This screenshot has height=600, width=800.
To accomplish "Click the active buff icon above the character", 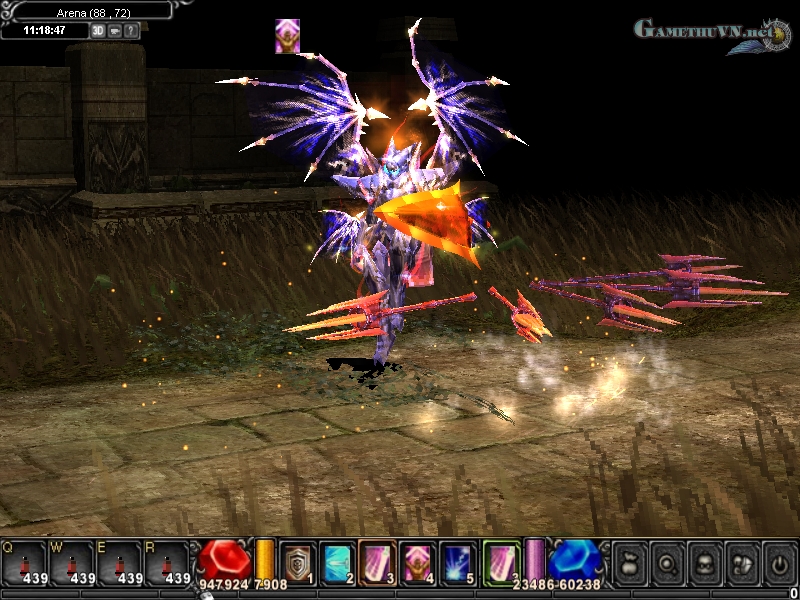I will (x=288, y=36).
